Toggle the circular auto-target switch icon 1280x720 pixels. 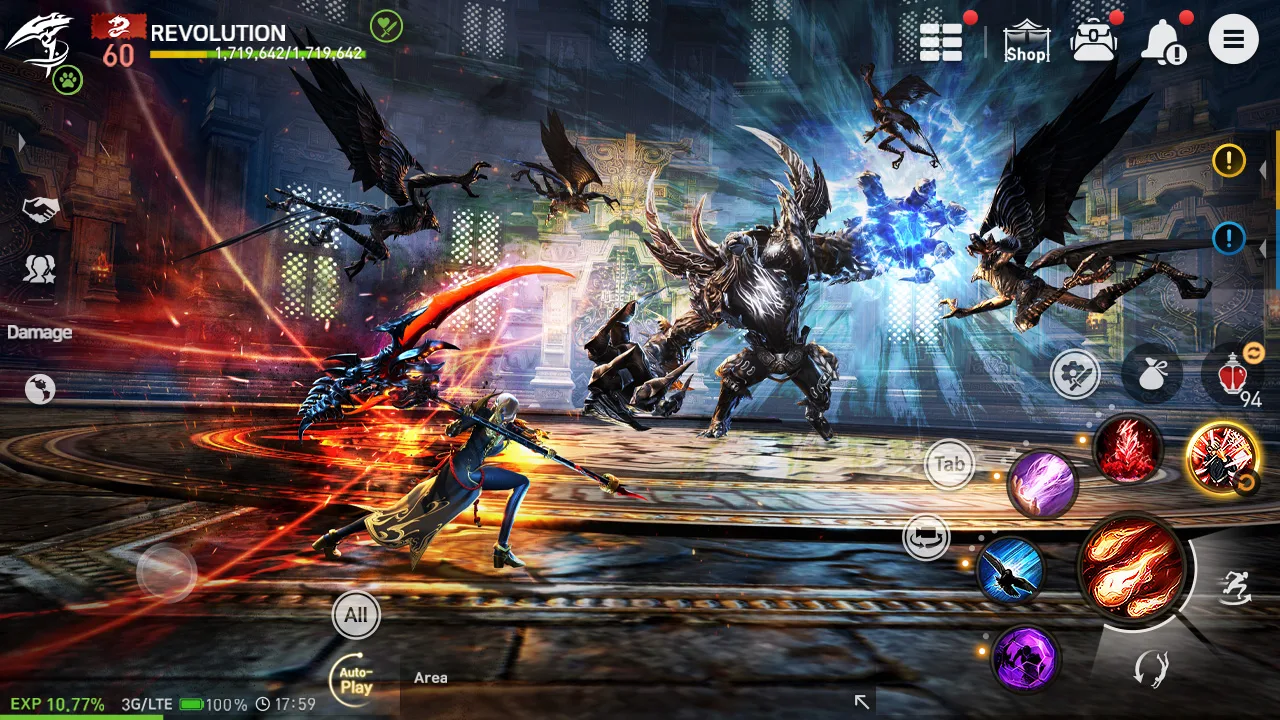tap(926, 536)
